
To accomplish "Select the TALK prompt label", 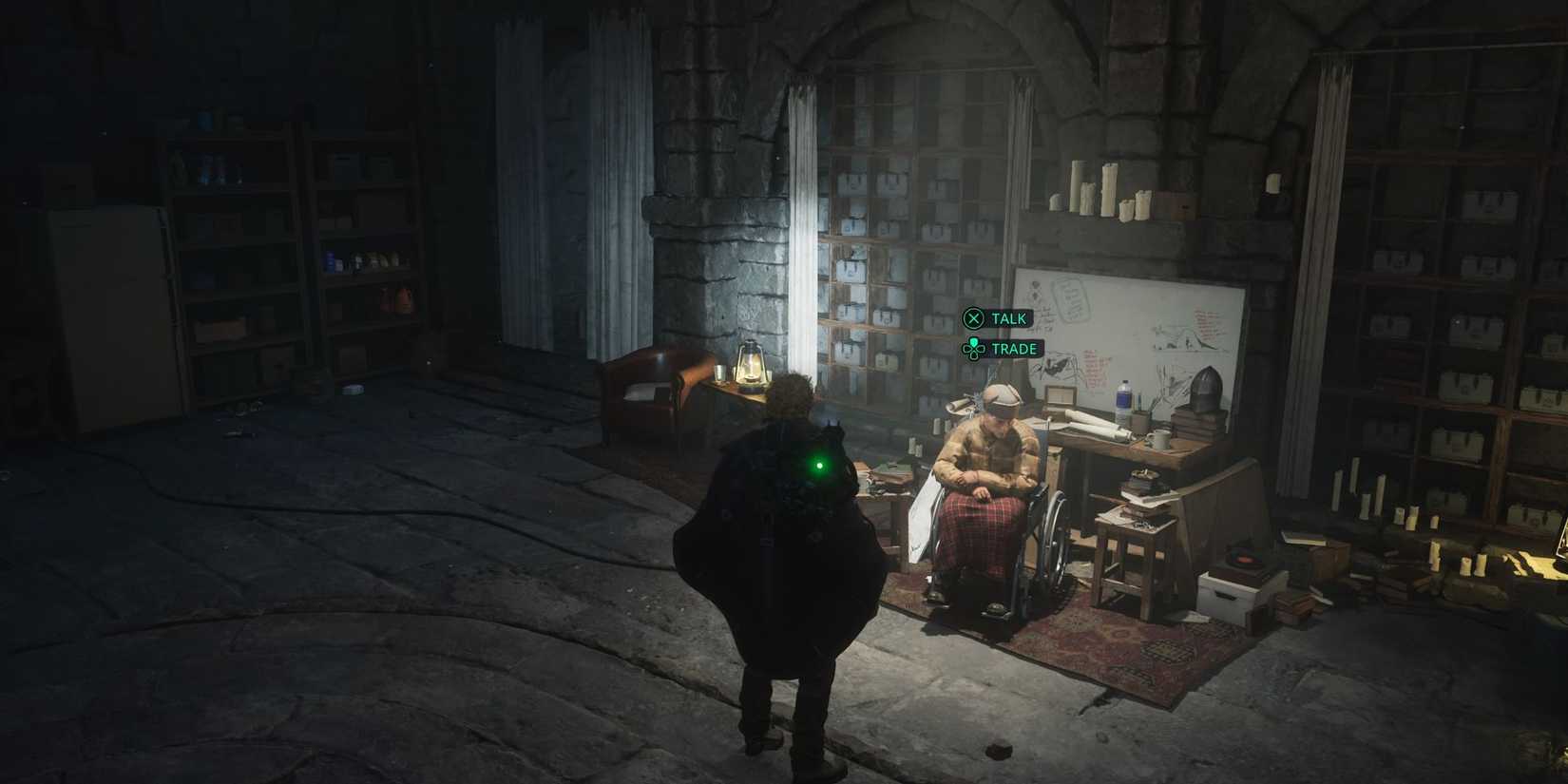I will (x=1010, y=318).
